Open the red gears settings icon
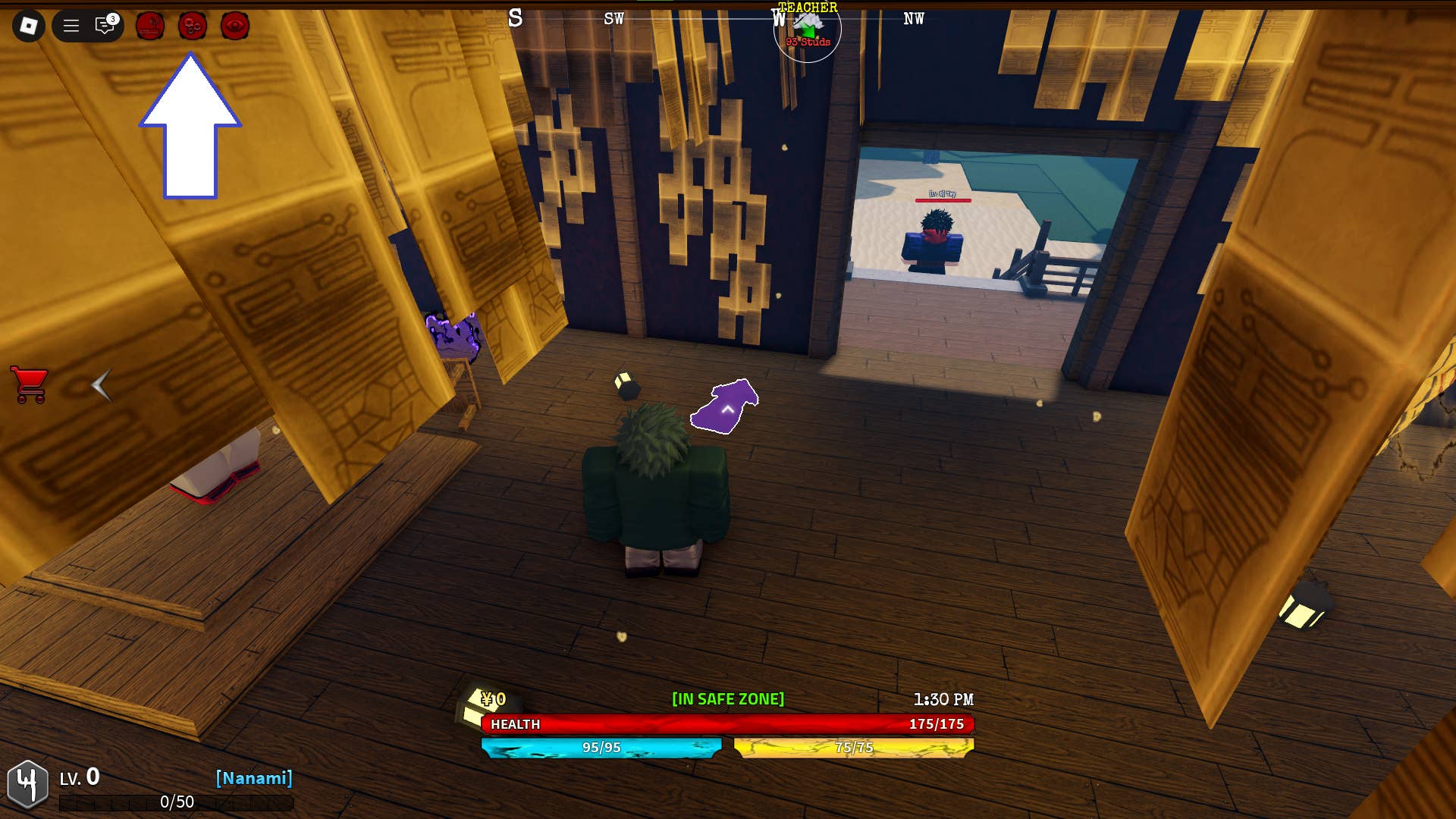This screenshot has width=1456, height=819. coord(192,26)
